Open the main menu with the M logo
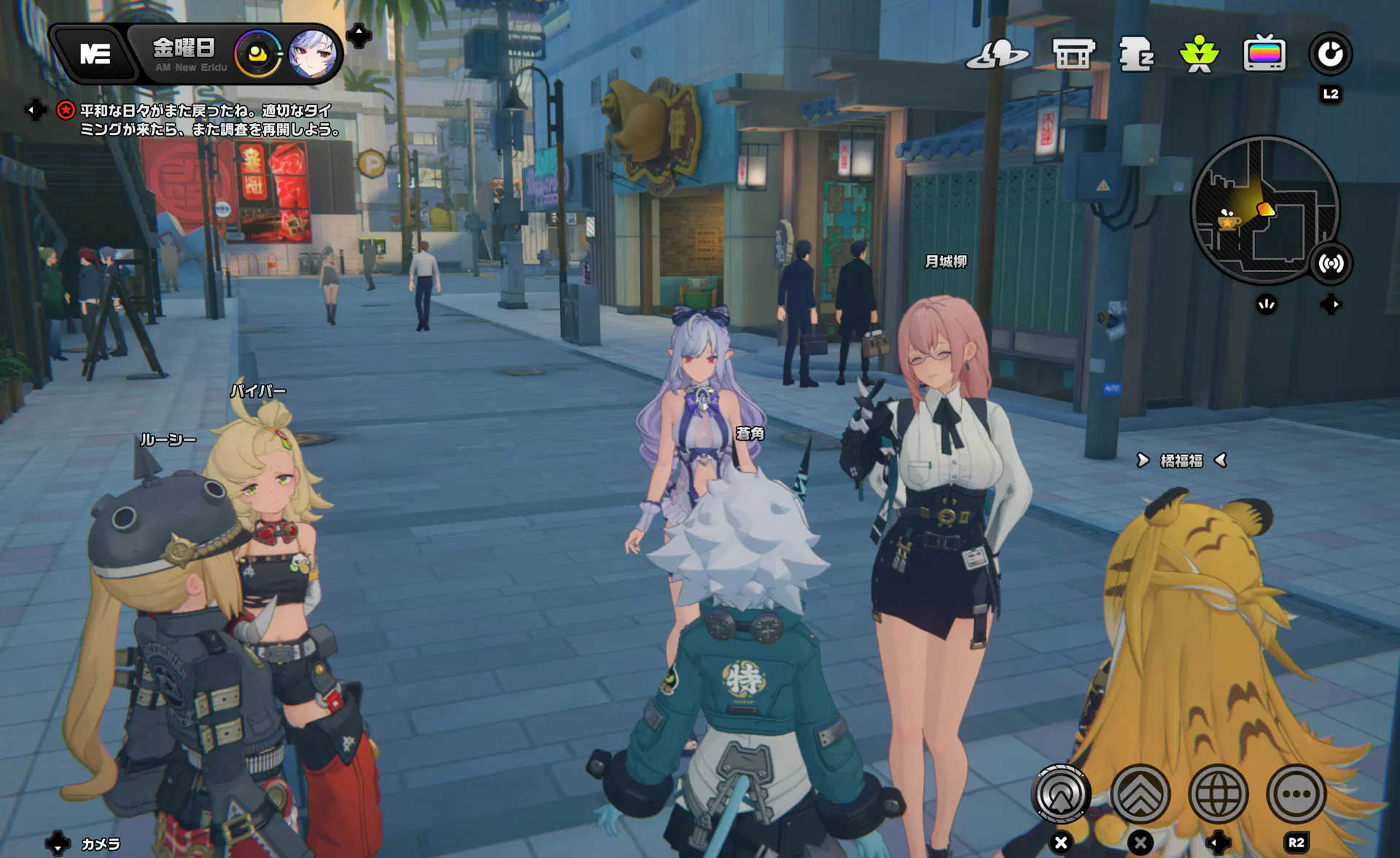 tap(96, 54)
